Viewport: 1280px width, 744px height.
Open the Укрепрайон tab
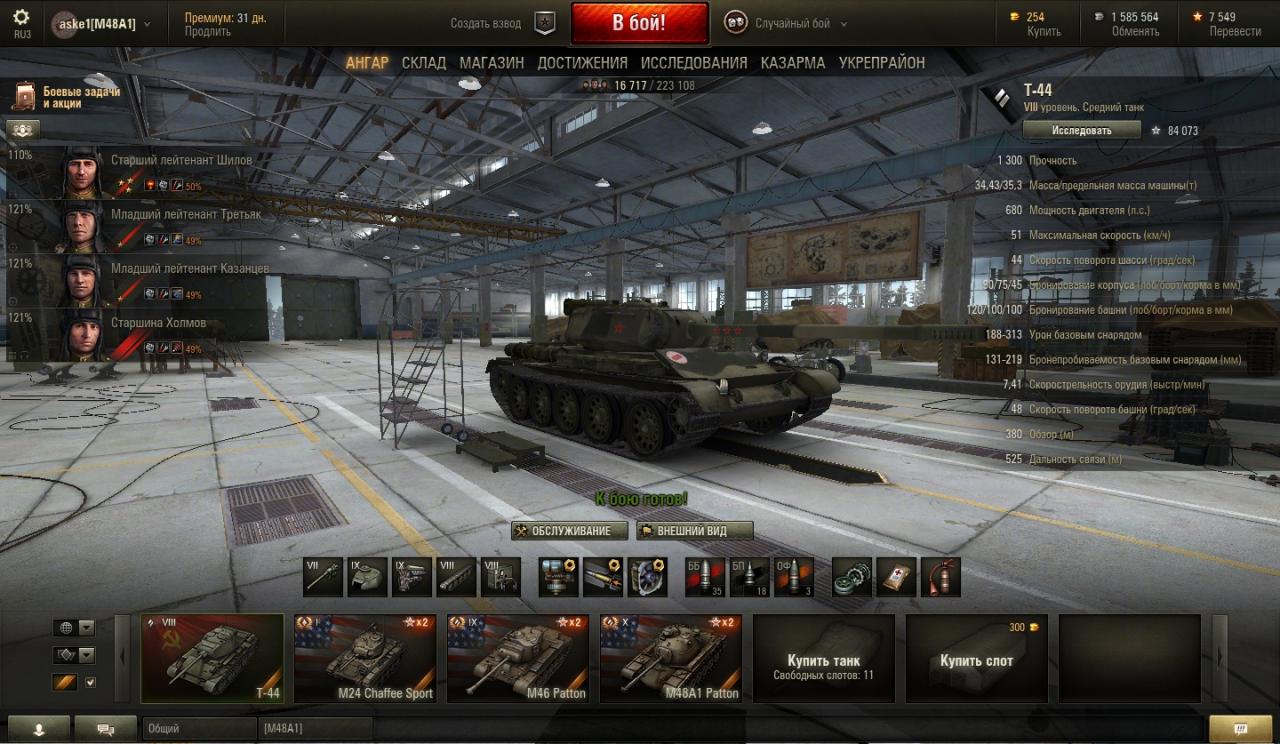coord(881,62)
